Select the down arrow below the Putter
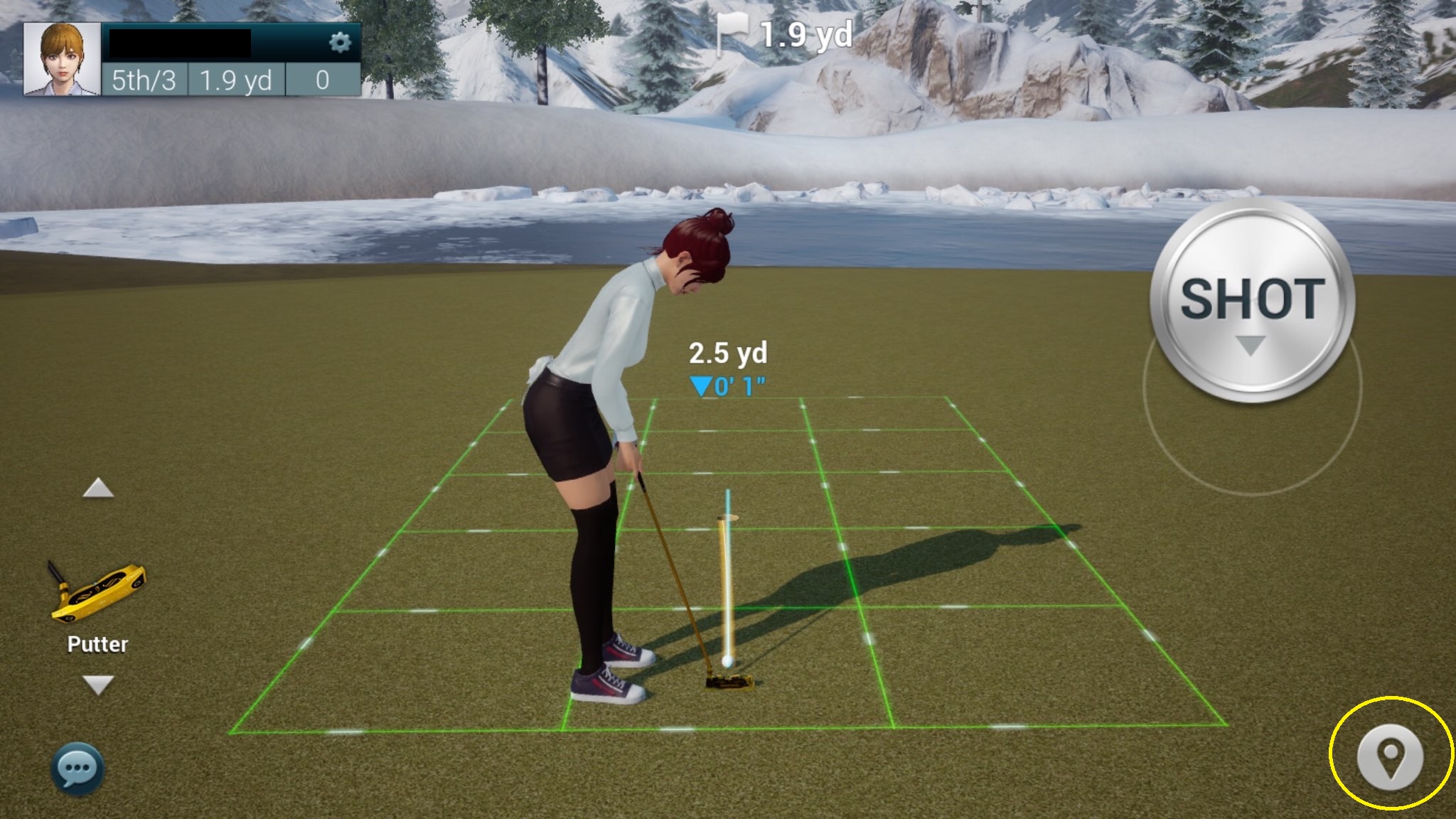This screenshot has width=1456, height=819. pyautogui.click(x=98, y=685)
